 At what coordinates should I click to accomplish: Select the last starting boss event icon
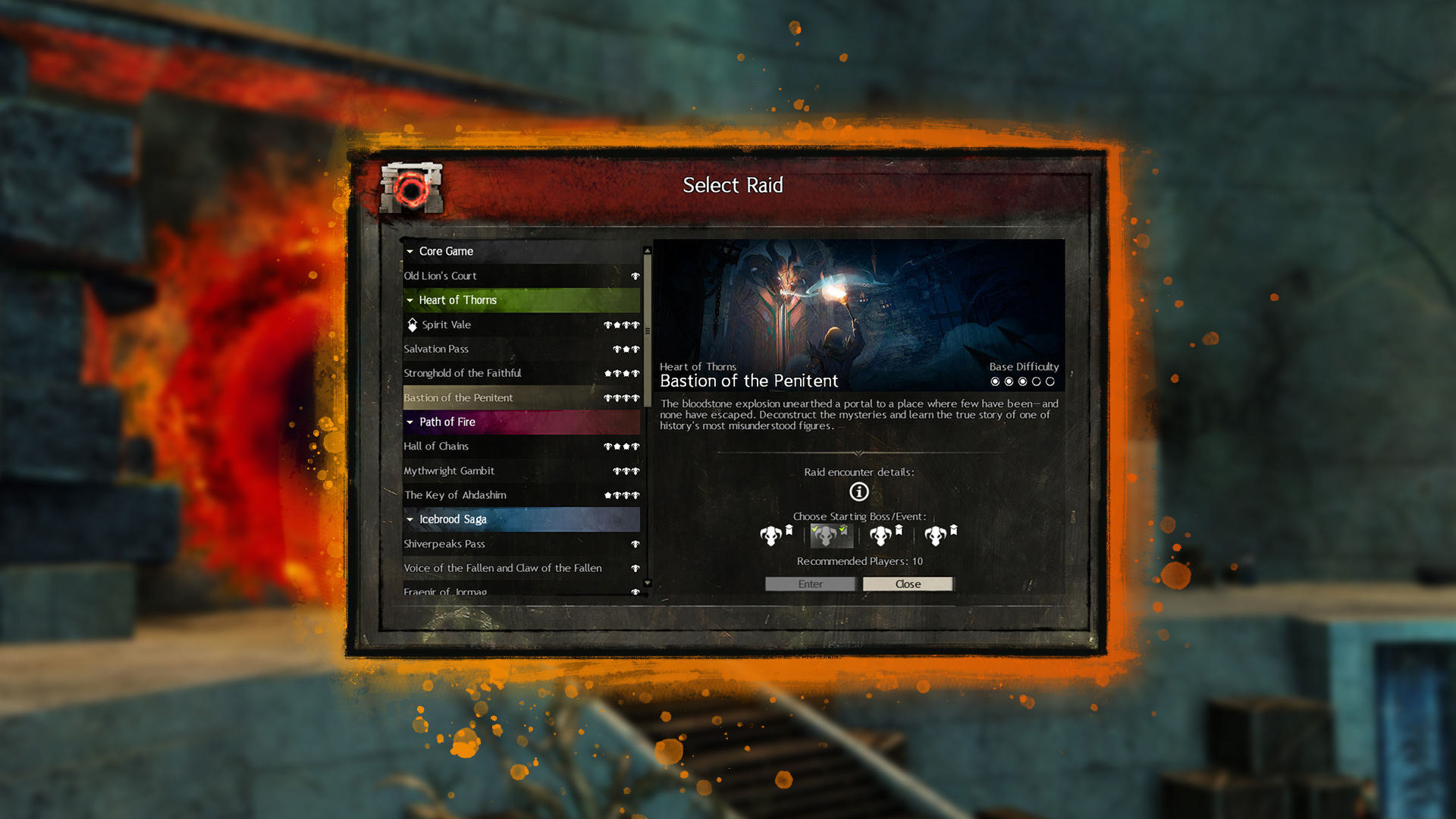click(x=934, y=535)
